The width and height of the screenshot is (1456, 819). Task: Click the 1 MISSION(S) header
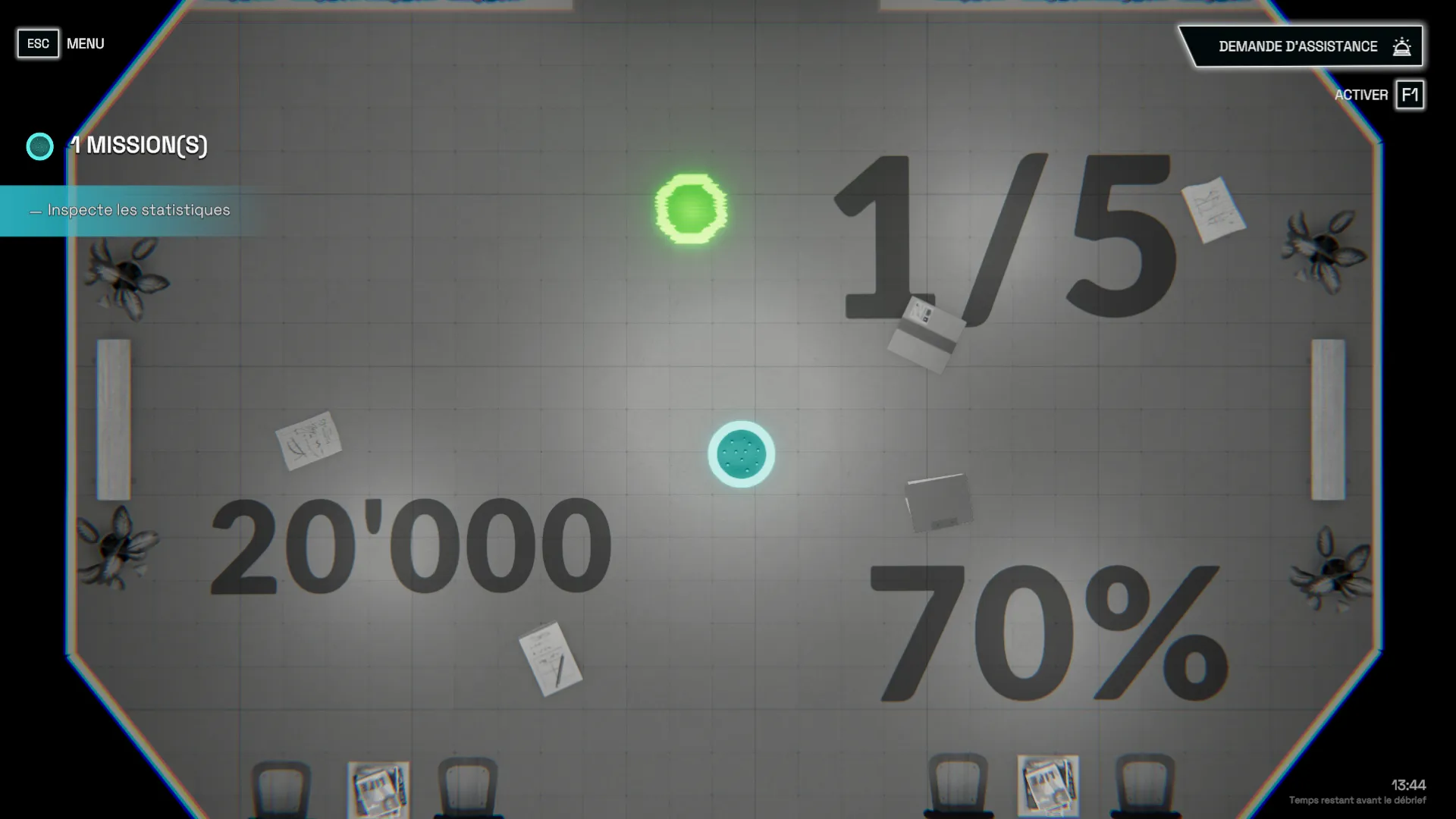click(141, 146)
